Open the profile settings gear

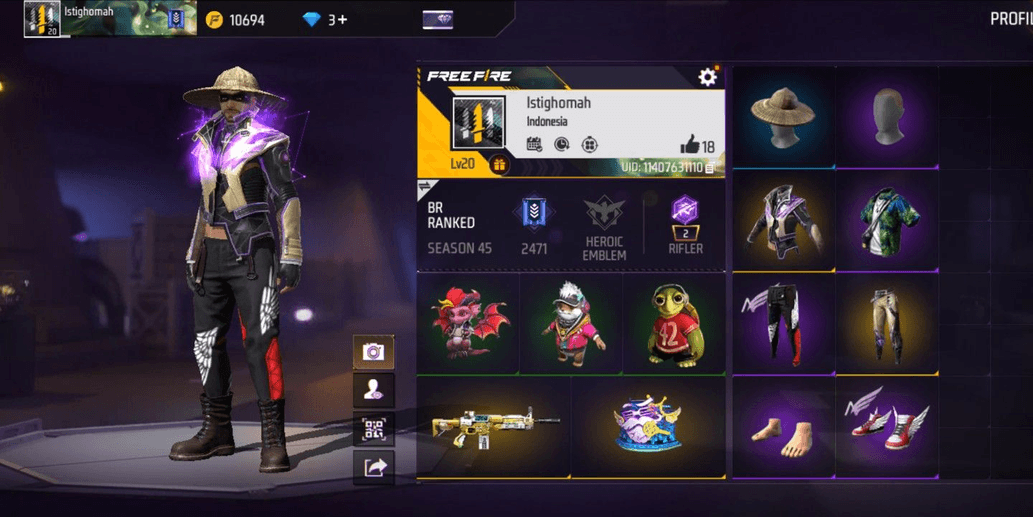point(708,77)
